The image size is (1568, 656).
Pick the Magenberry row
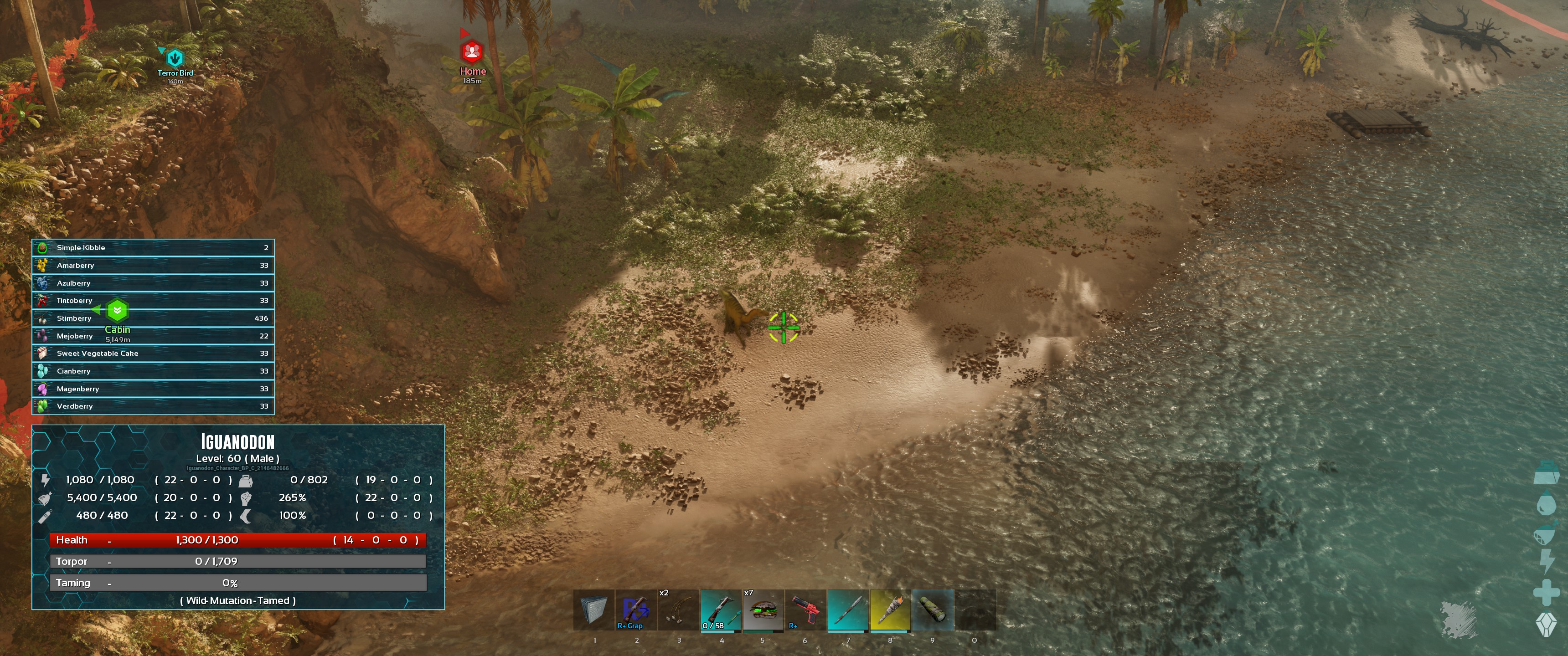click(153, 389)
